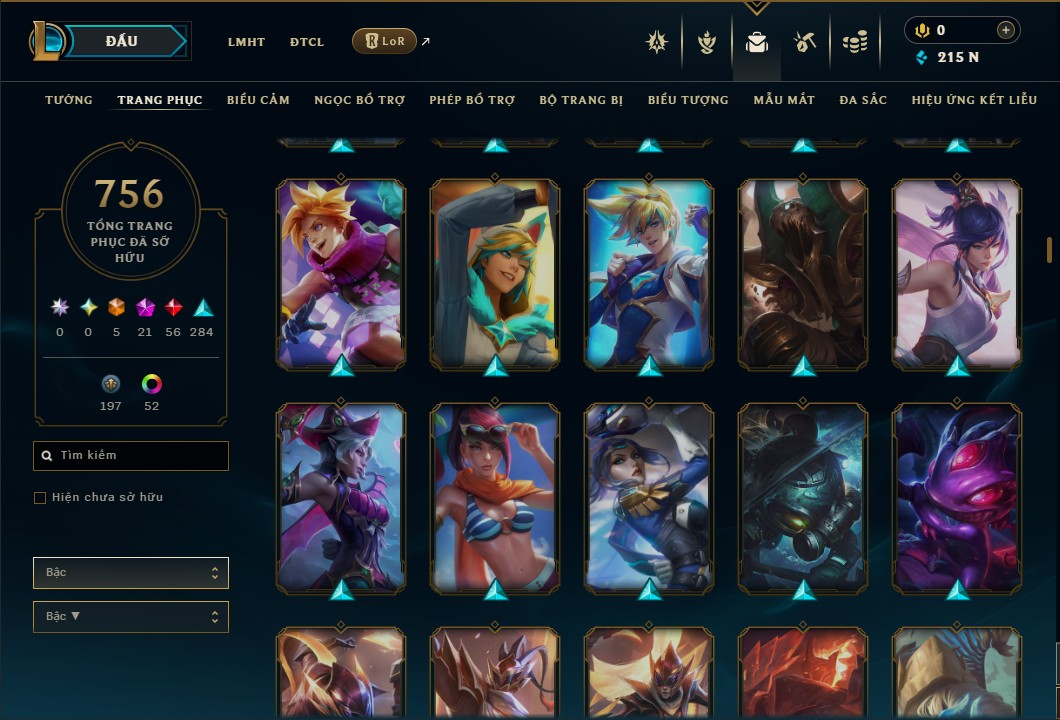Select the NGỌC BỔ TRỢ tab
Viewport: 1060px width, 720px height.
coord(359,100)
